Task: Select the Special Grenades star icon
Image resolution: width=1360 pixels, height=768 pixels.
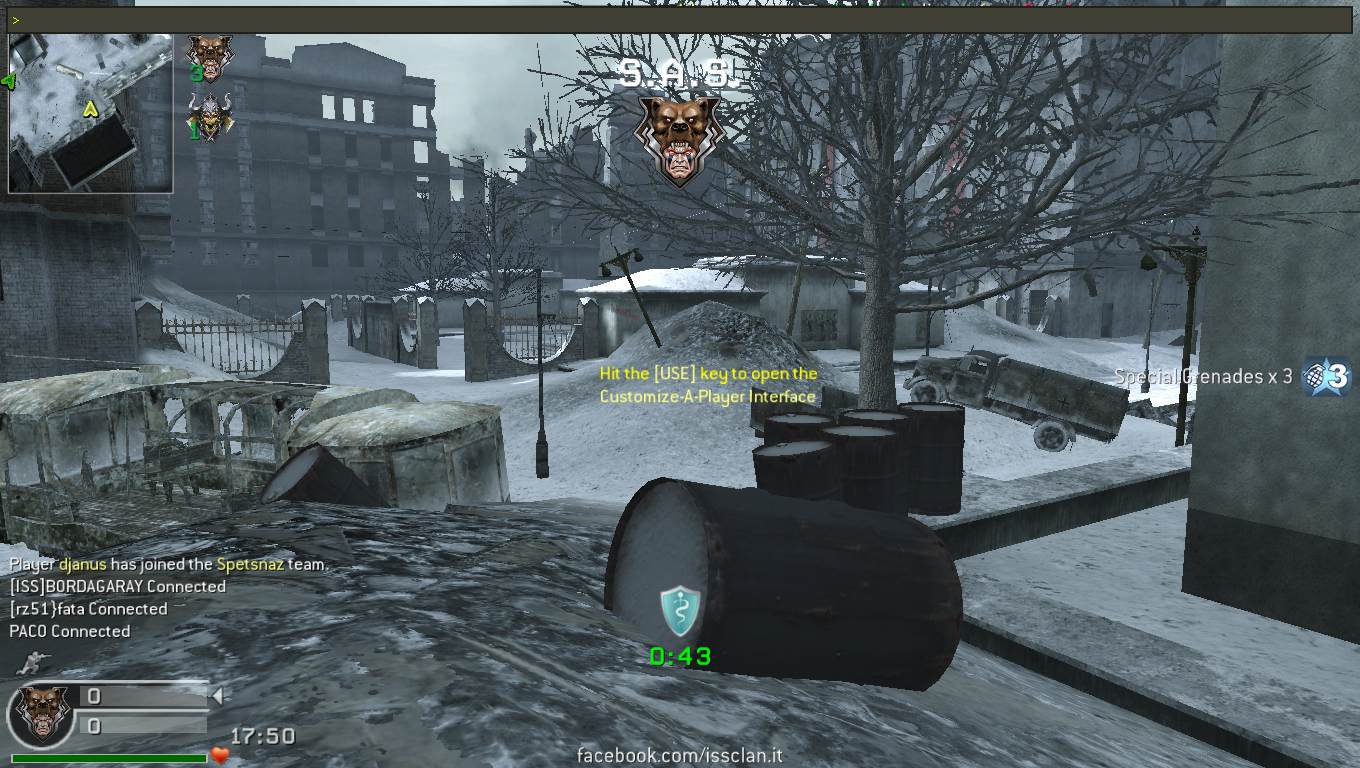Action: [x=1327, y=377]
